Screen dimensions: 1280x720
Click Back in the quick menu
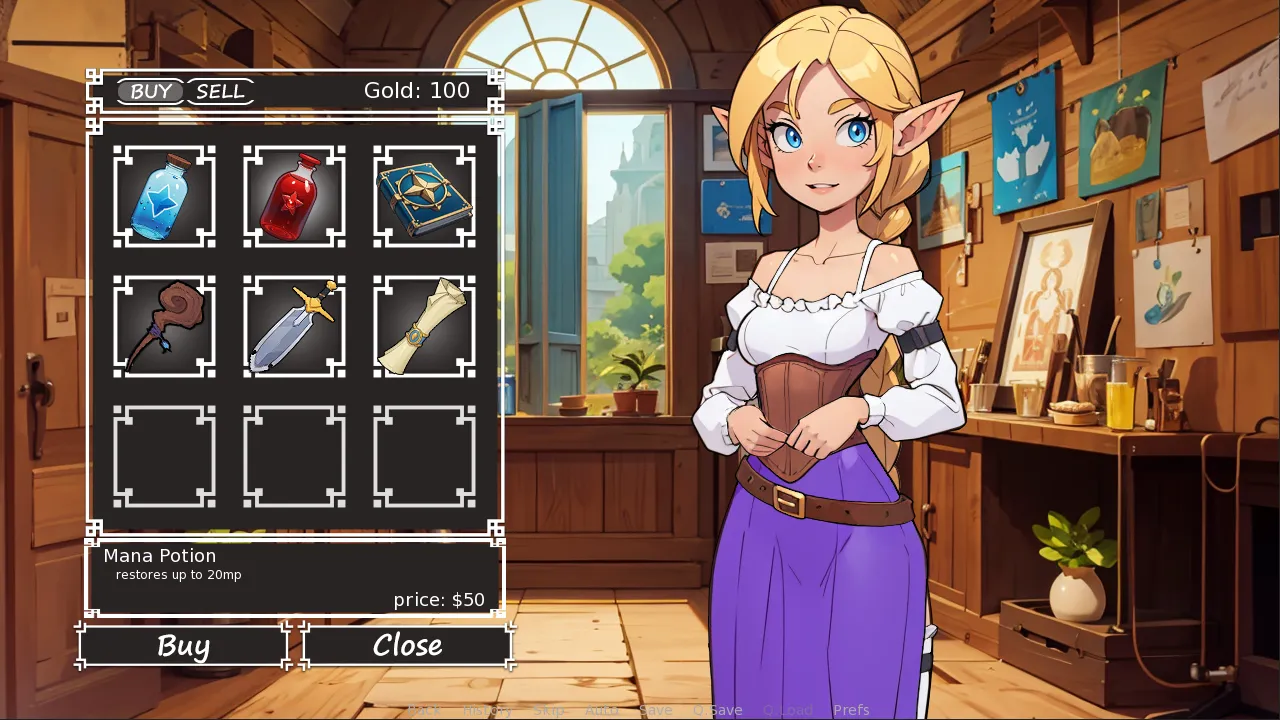click(x=424, y=710)
